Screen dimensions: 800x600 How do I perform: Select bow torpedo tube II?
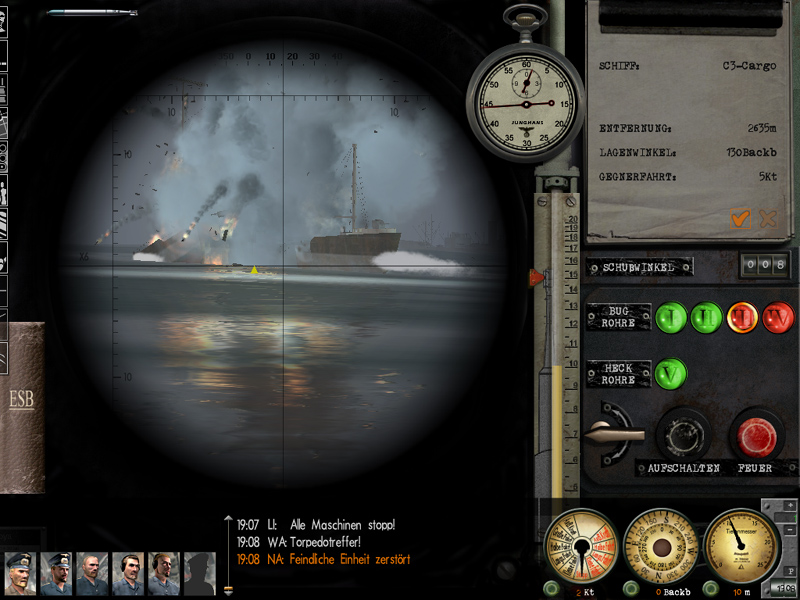pos(706,318)
